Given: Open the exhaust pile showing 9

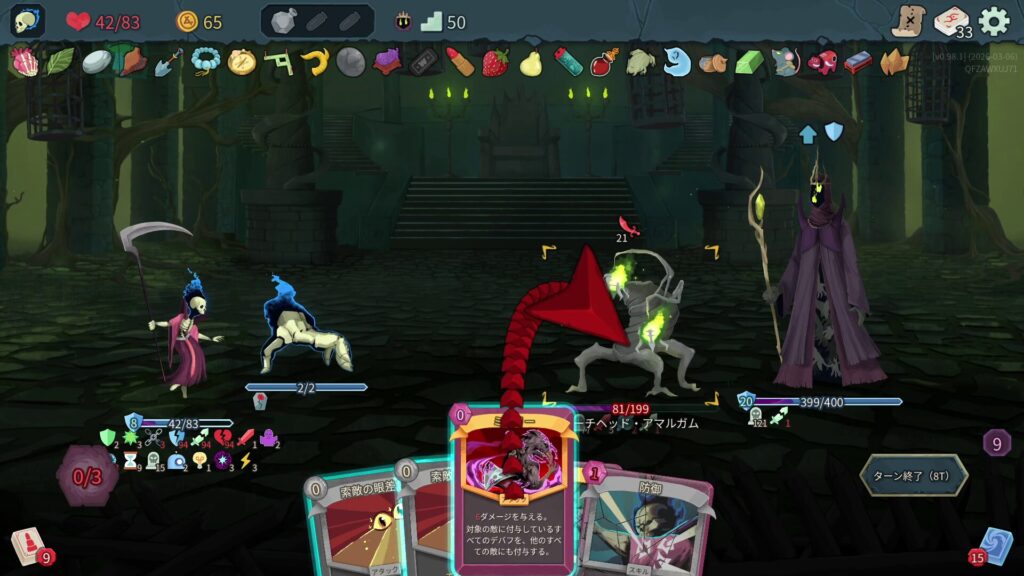Looking at the screenshot, I should point(996,442).
